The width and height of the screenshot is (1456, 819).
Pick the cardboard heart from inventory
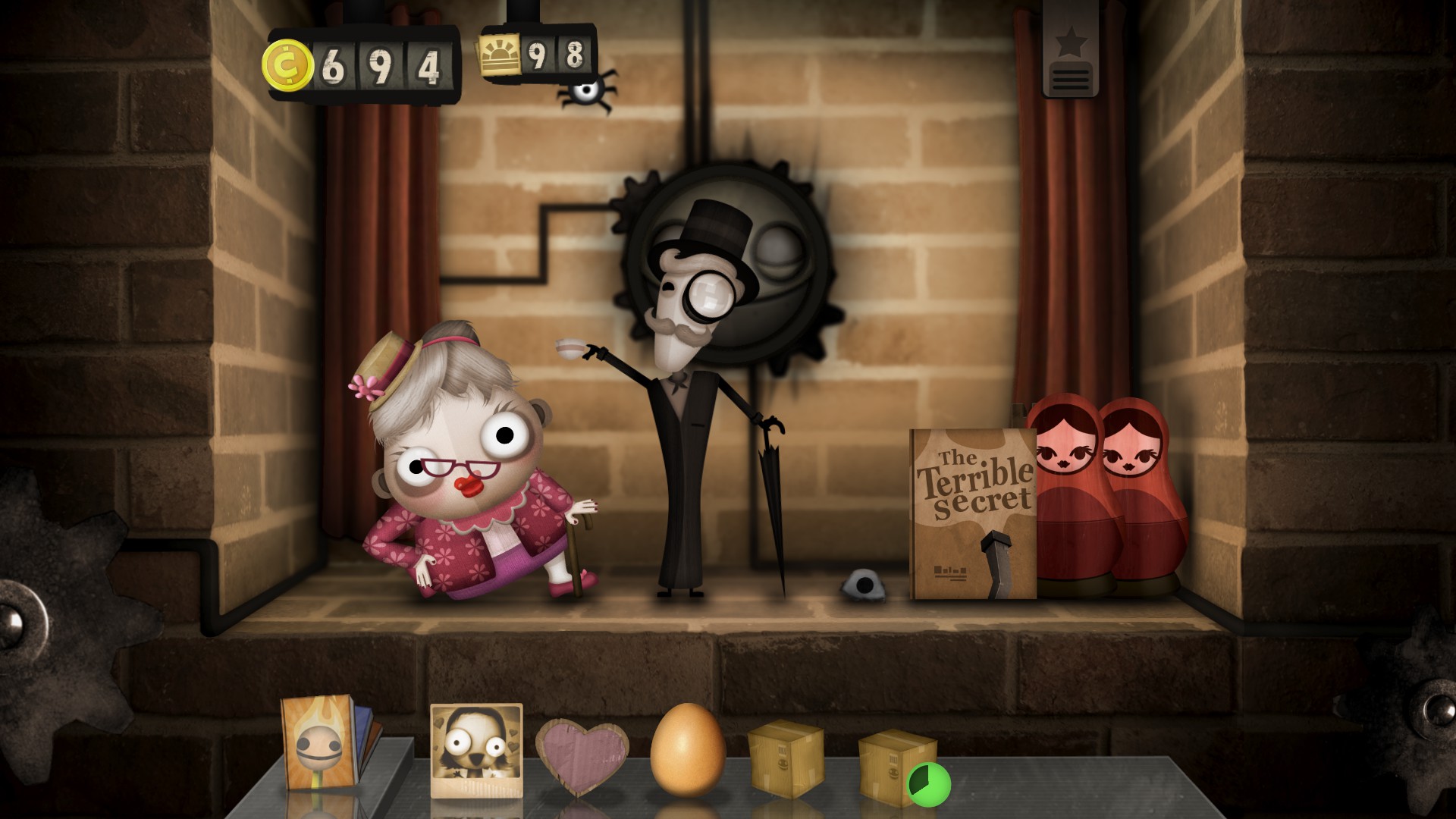click(x=582, y=755)
